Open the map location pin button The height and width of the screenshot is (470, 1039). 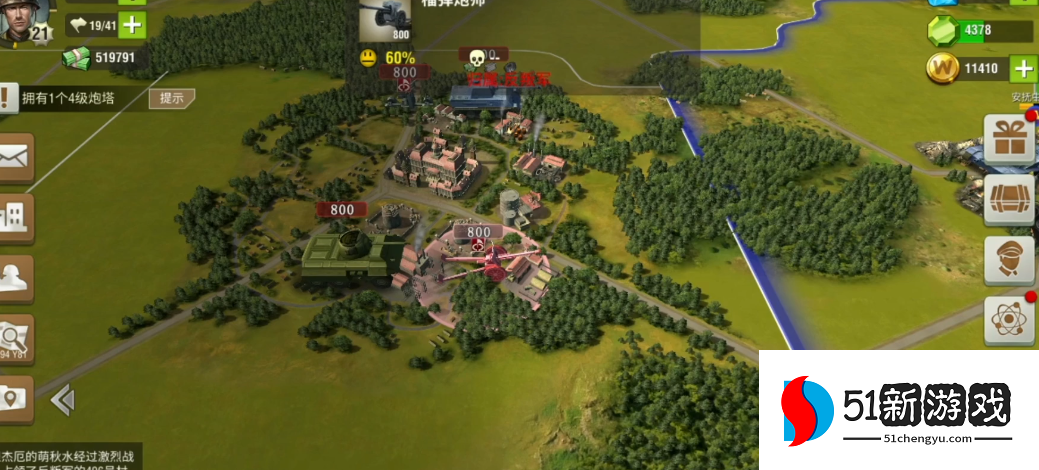[15, 397]
